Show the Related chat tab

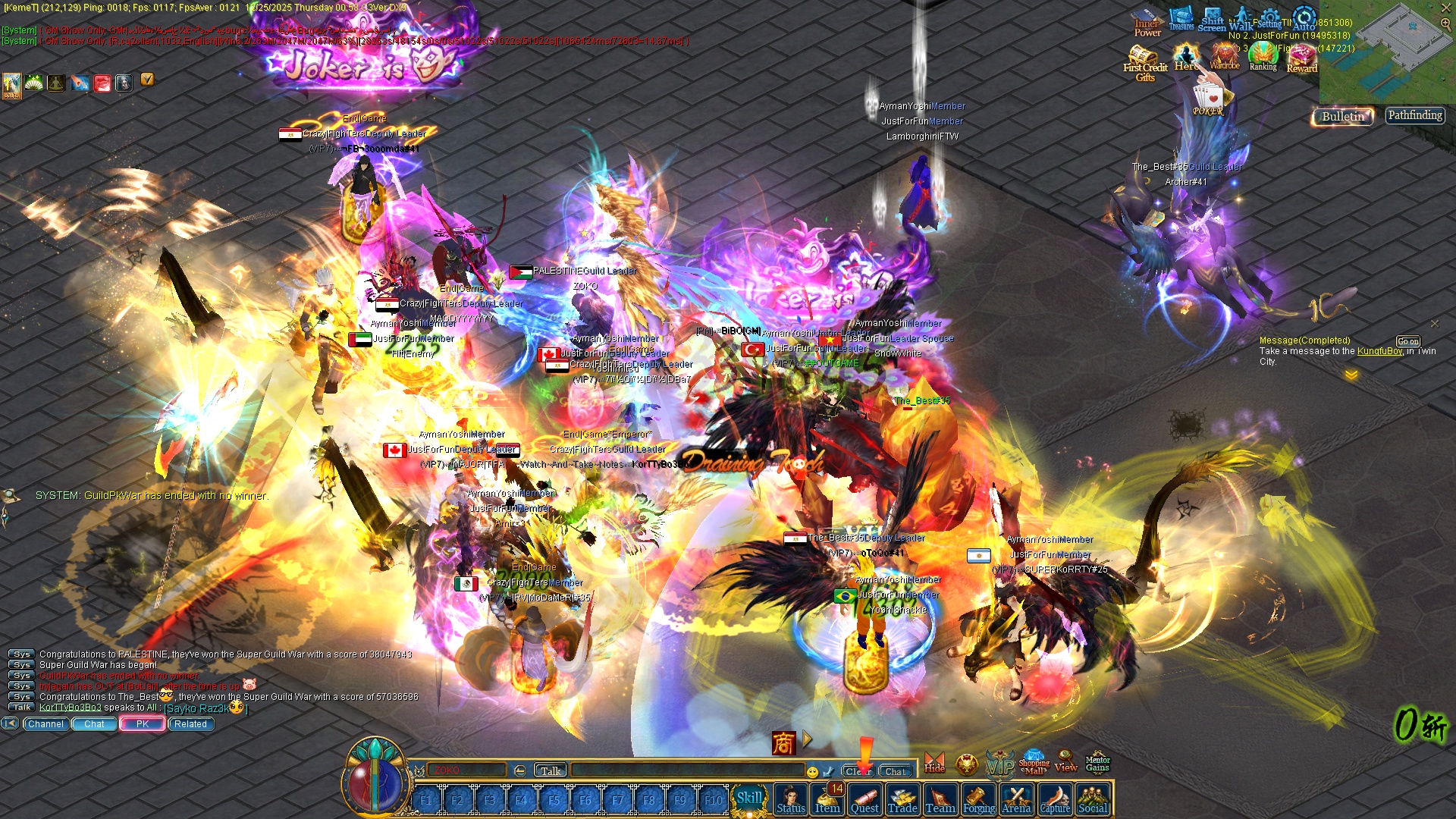click(x=190, y=724)
